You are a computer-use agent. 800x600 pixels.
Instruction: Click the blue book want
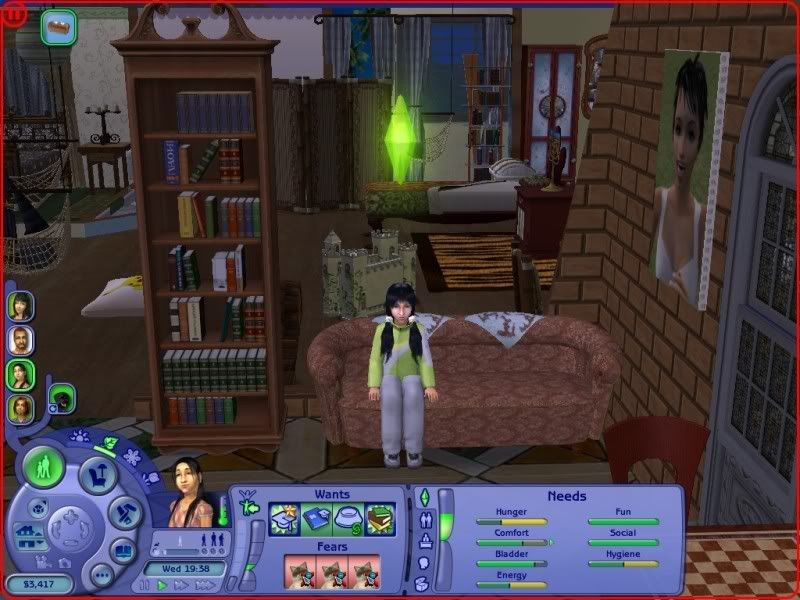click(316, 518)
